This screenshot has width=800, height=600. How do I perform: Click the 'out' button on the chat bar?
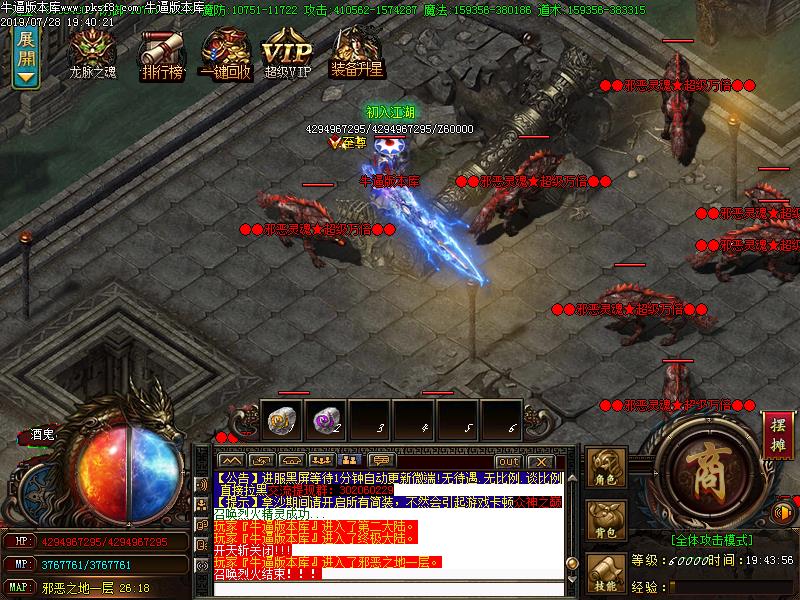(x=508, y=461)
